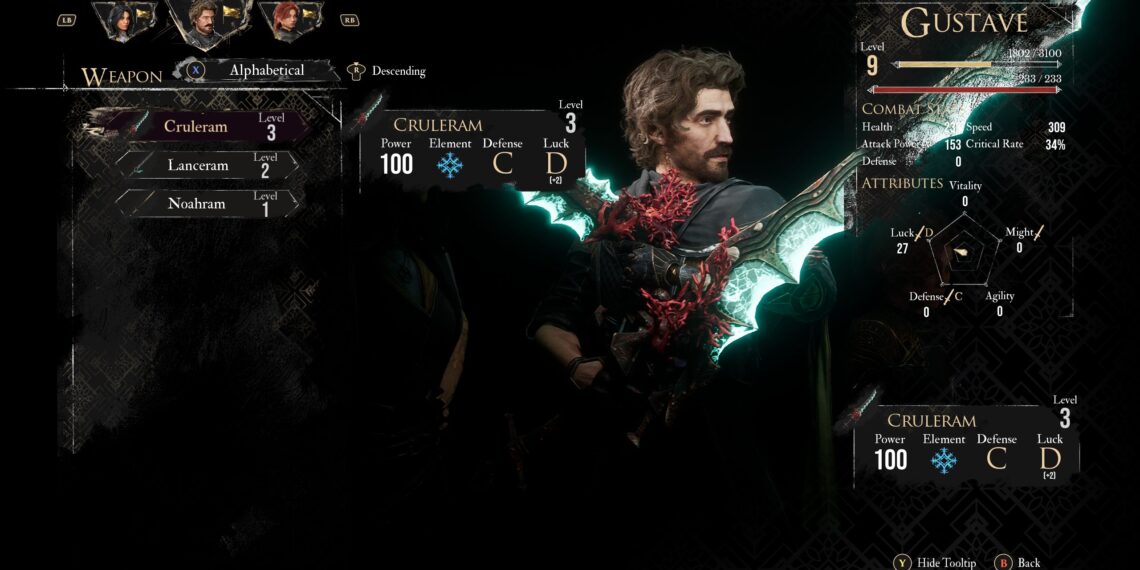Choose the Lanceram weapon from the list
1140x570 pixels.
coord(207,165)
